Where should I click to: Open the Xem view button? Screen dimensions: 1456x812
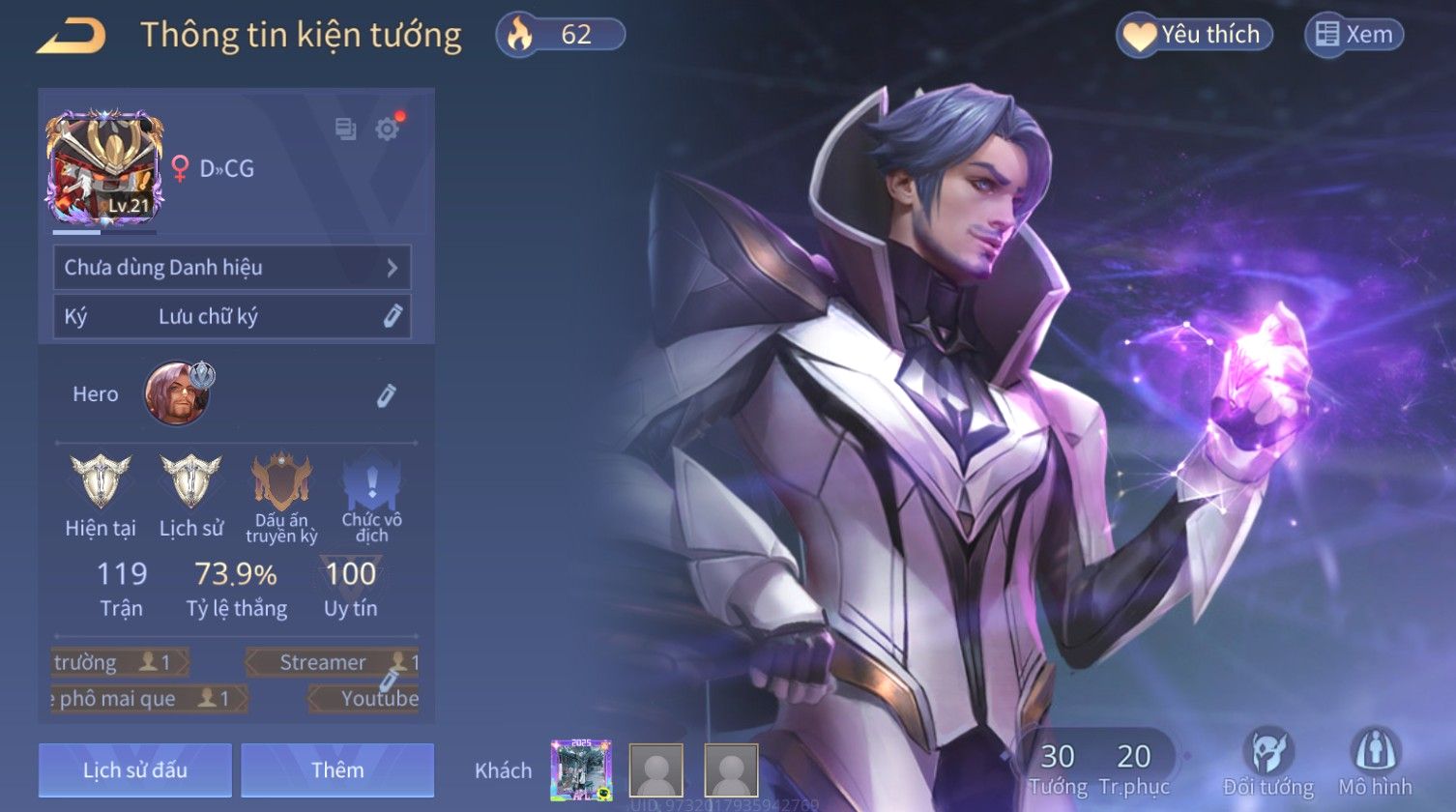(x=1354, y=36)
